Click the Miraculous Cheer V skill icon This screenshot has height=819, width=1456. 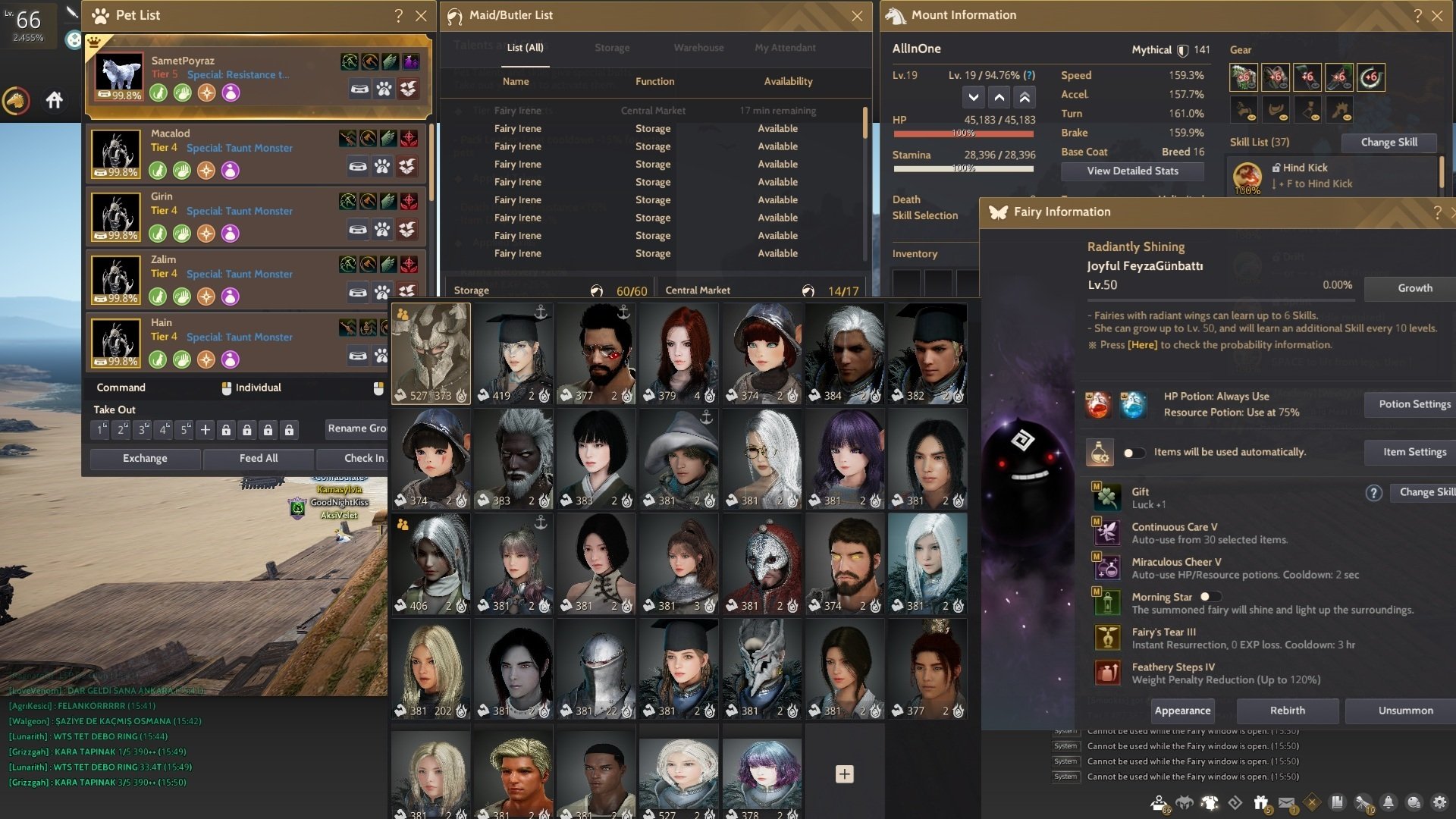pyautogui.click(x=1106, y=567)
